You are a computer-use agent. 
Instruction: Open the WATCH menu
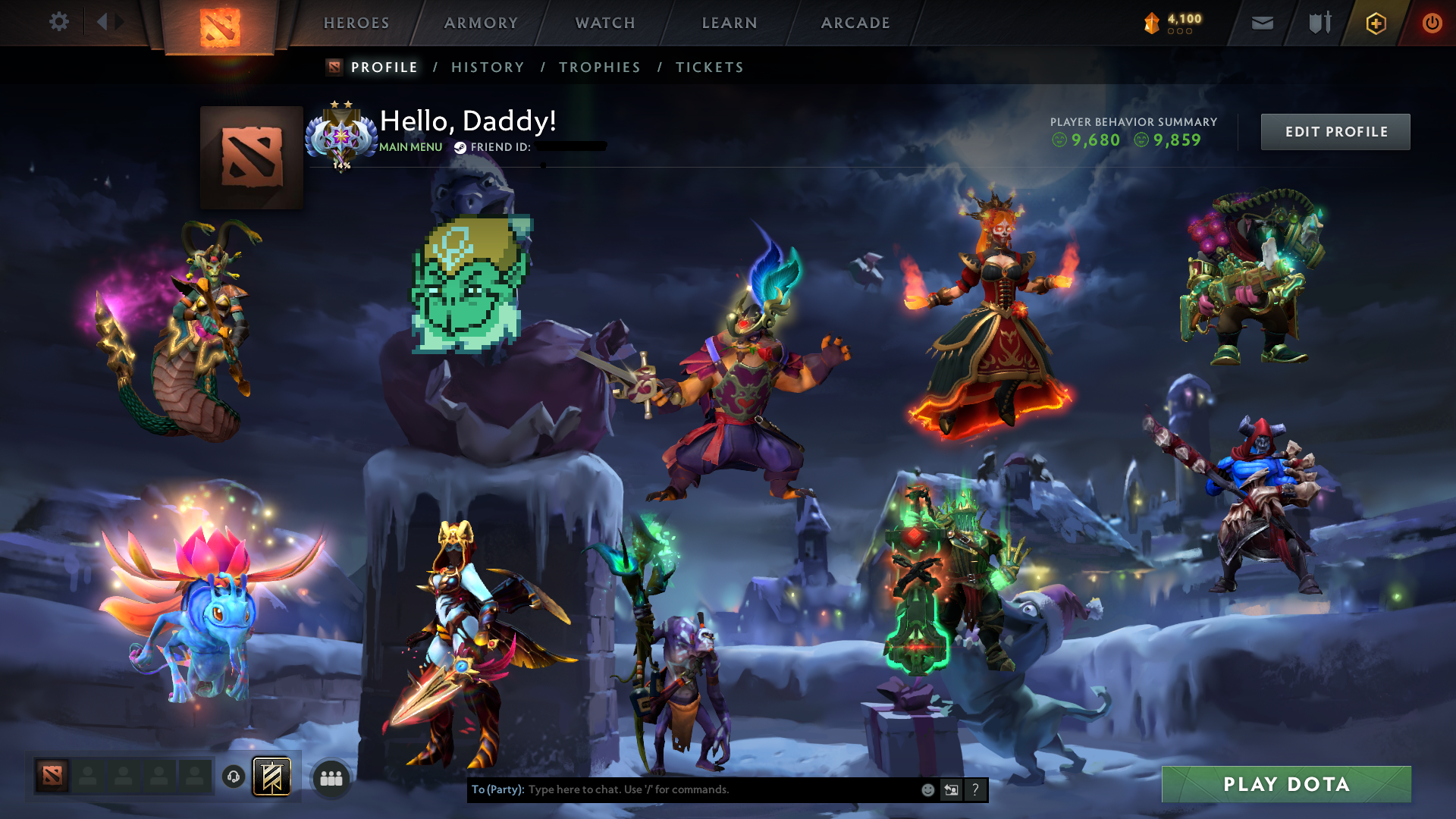(x=604, y=23)
